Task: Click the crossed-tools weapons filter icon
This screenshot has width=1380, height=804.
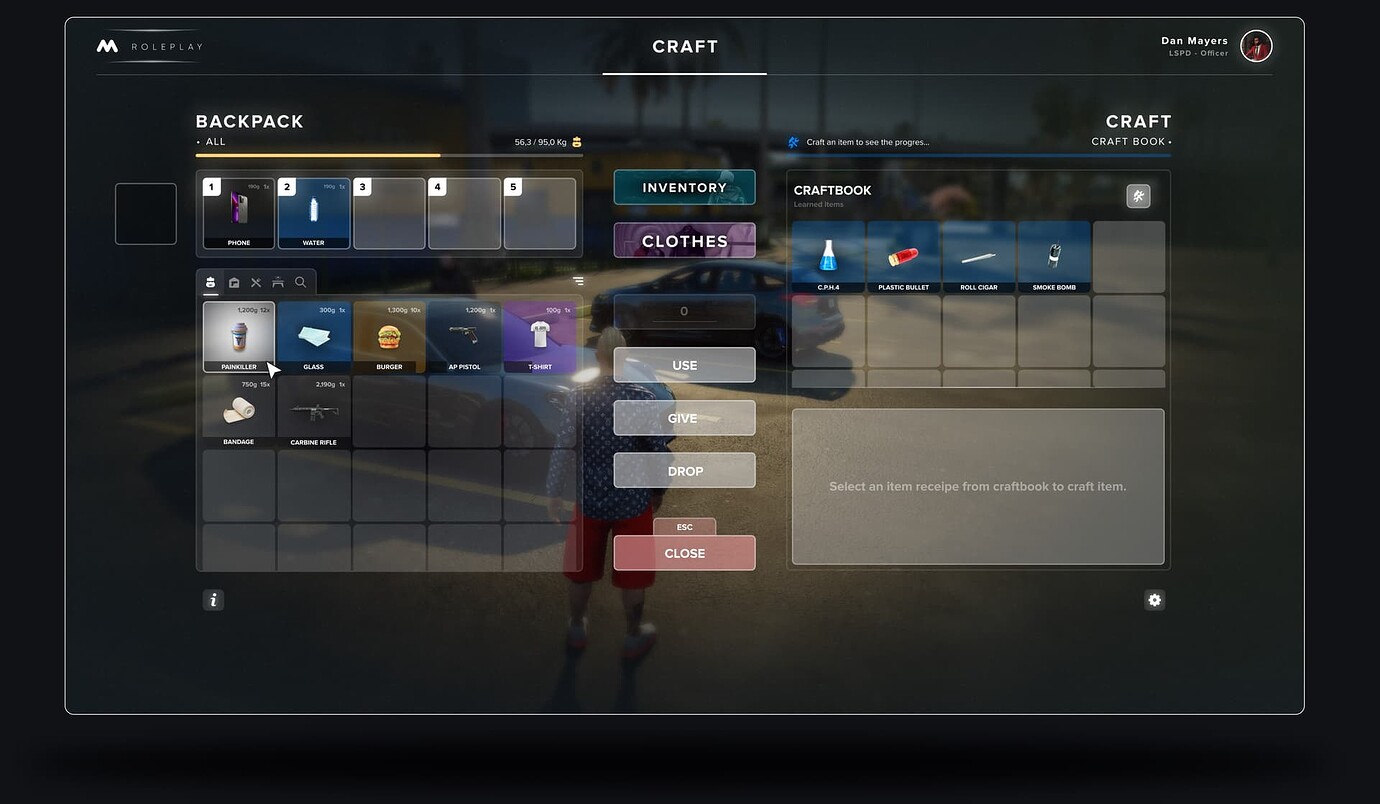Action: [256, 282]
